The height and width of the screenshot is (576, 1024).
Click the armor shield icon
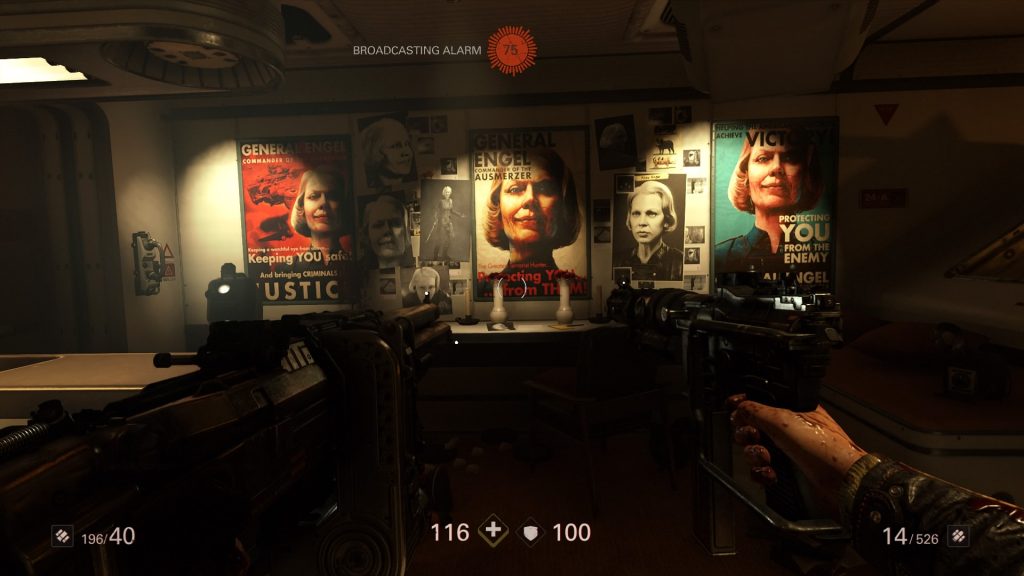click(x=531, y=533)
